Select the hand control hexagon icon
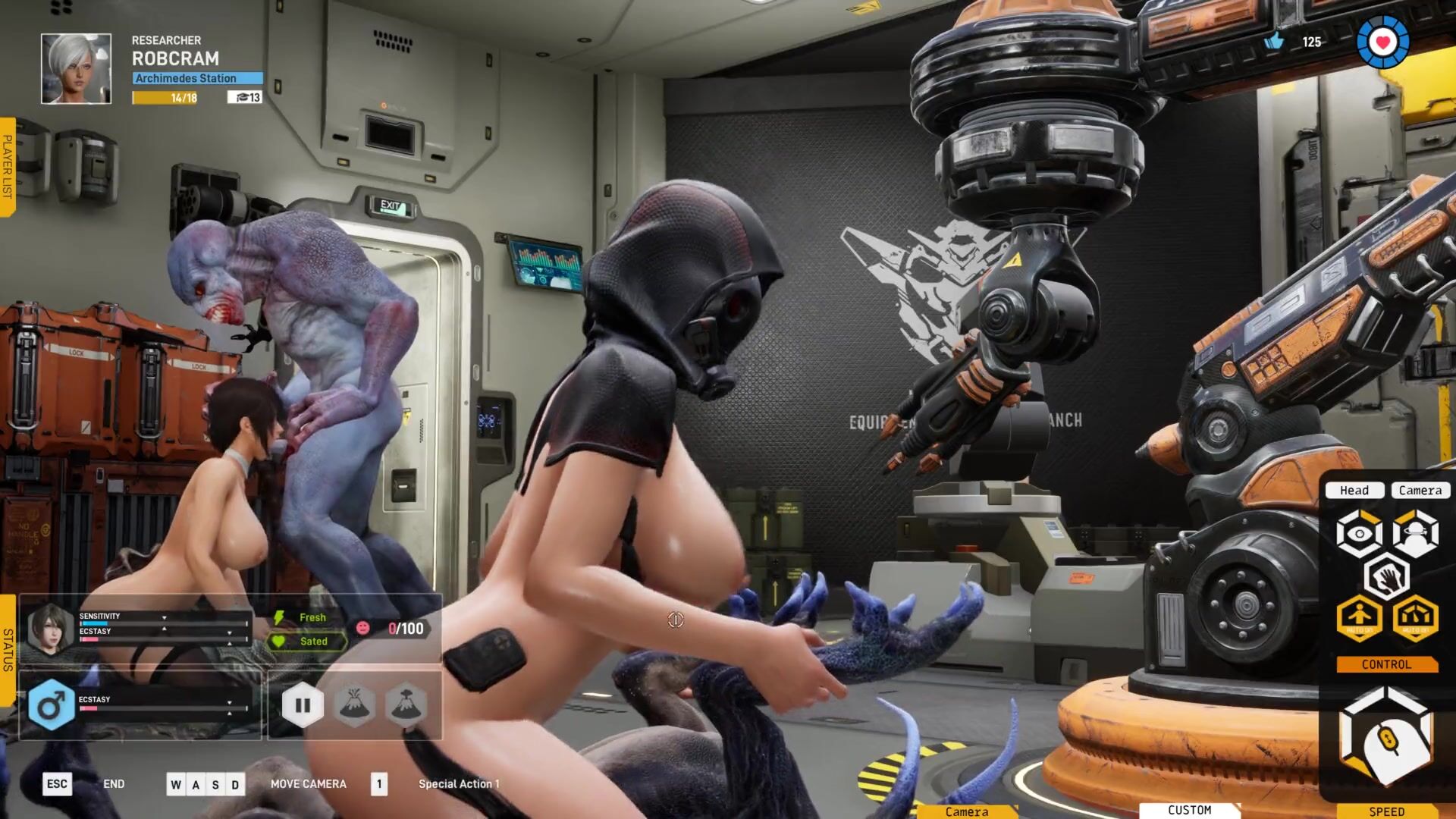The image size is (1456, 819). coord(1386,576)
